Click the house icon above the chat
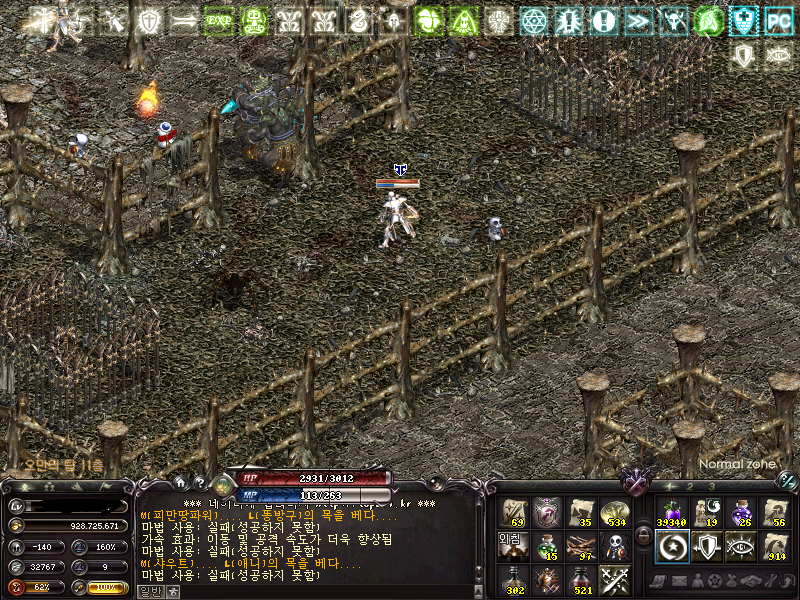The image size is (800, 600). click(x=180, y=483)
